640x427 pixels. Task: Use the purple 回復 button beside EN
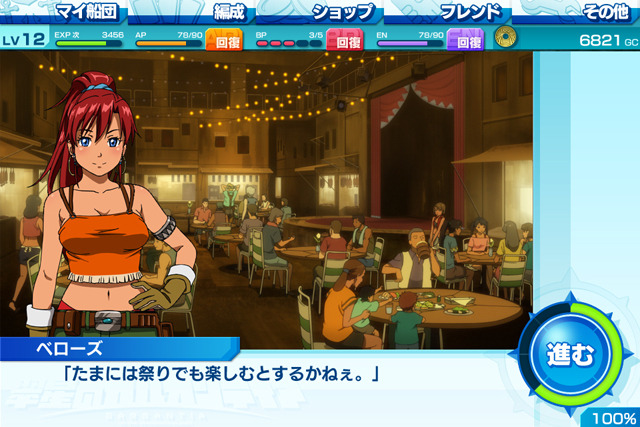pos(468,40)
